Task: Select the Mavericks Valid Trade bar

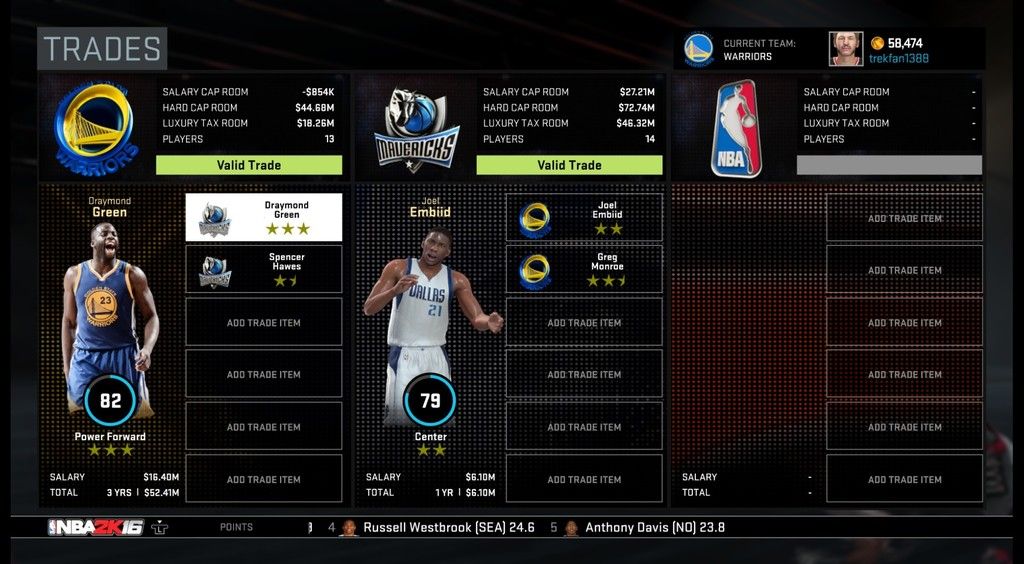Action: tap(569, 165)
